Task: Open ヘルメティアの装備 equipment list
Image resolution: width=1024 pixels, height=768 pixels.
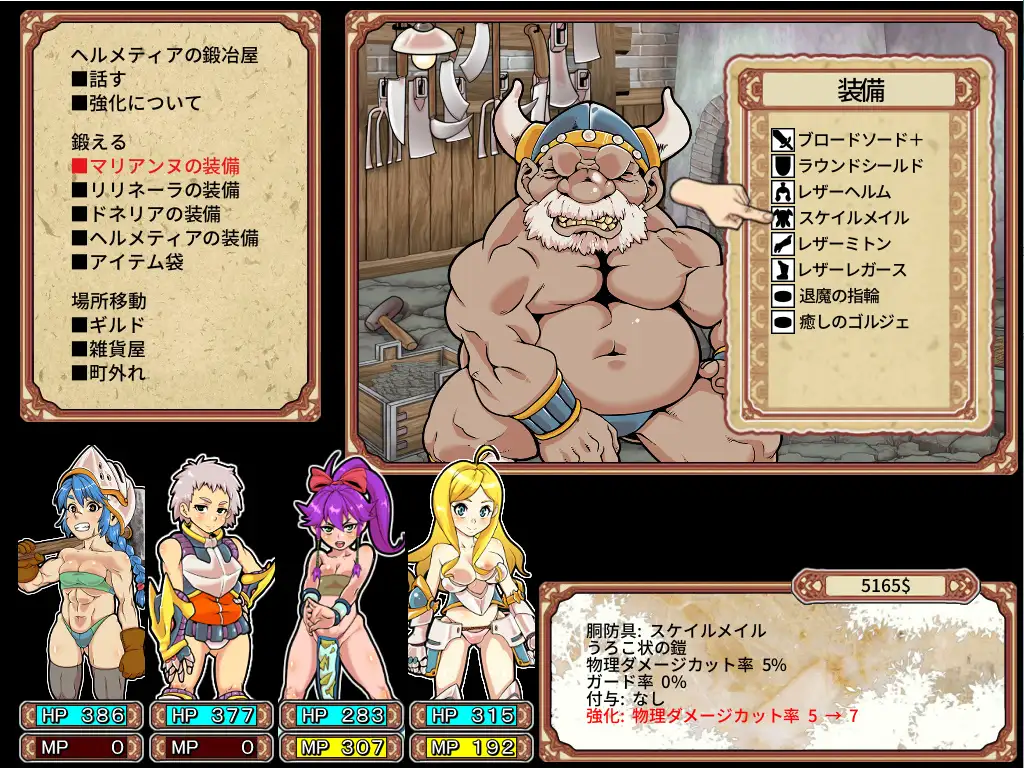Action: tap(166, 238)
